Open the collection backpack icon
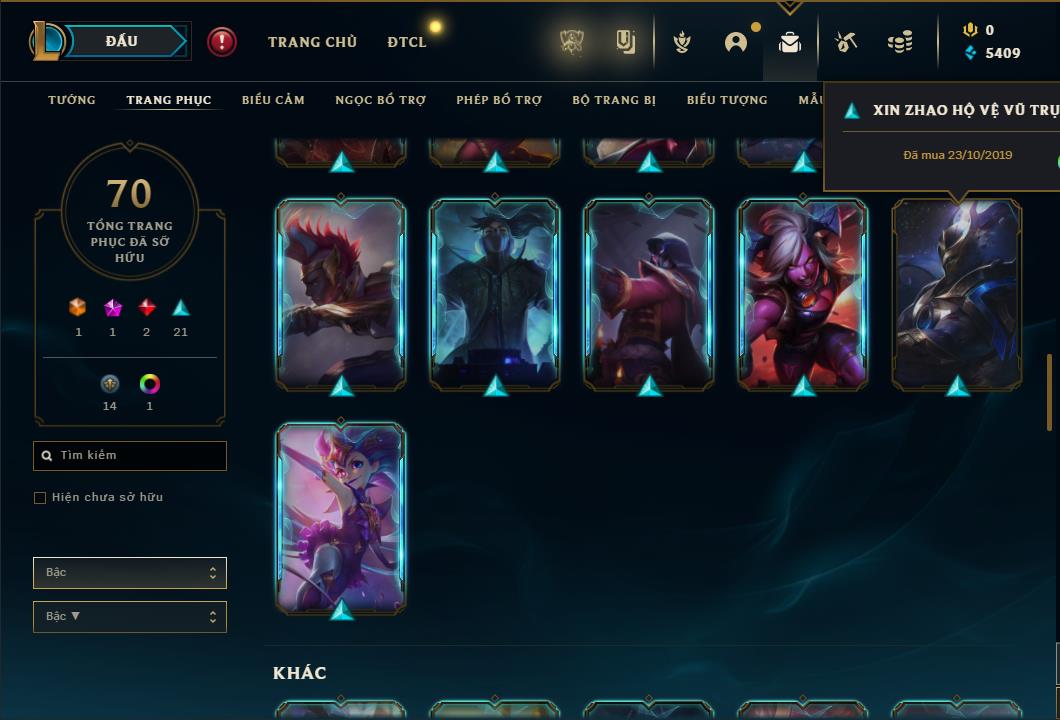Screen dimensions: 1060x720 [x=790, y=42]
